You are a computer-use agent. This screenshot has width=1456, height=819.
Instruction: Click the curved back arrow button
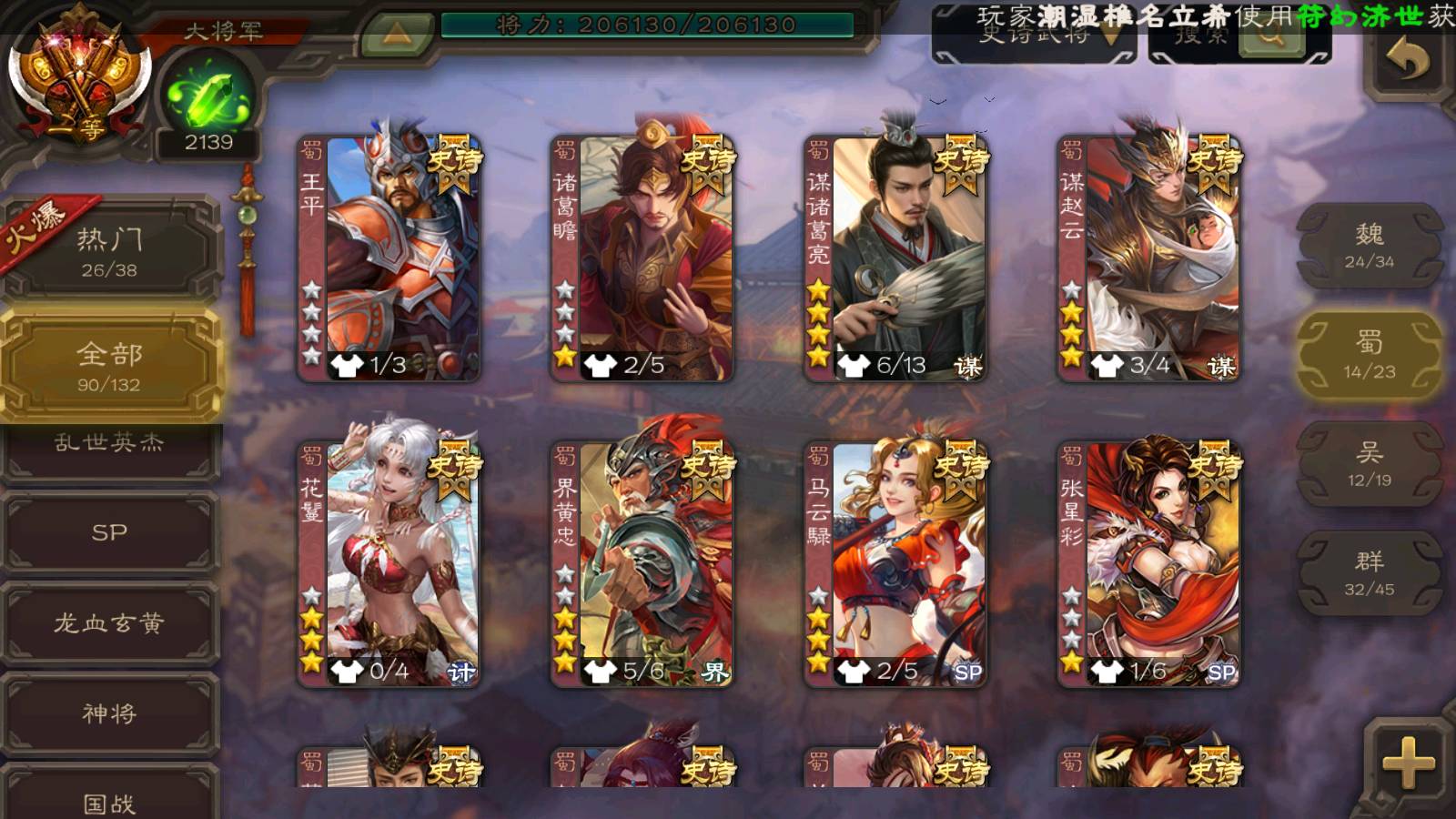tap(1407, 60)
